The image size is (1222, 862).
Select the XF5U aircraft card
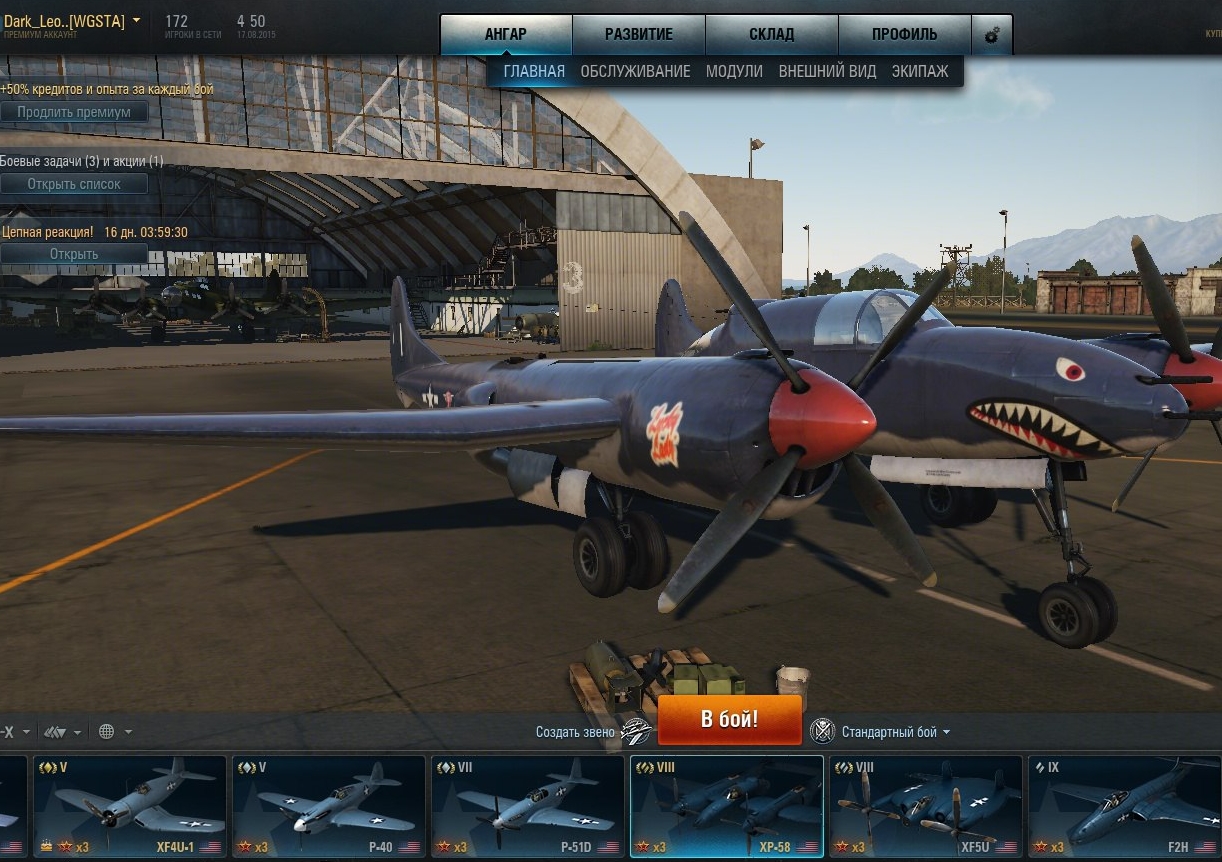point(925,806)
